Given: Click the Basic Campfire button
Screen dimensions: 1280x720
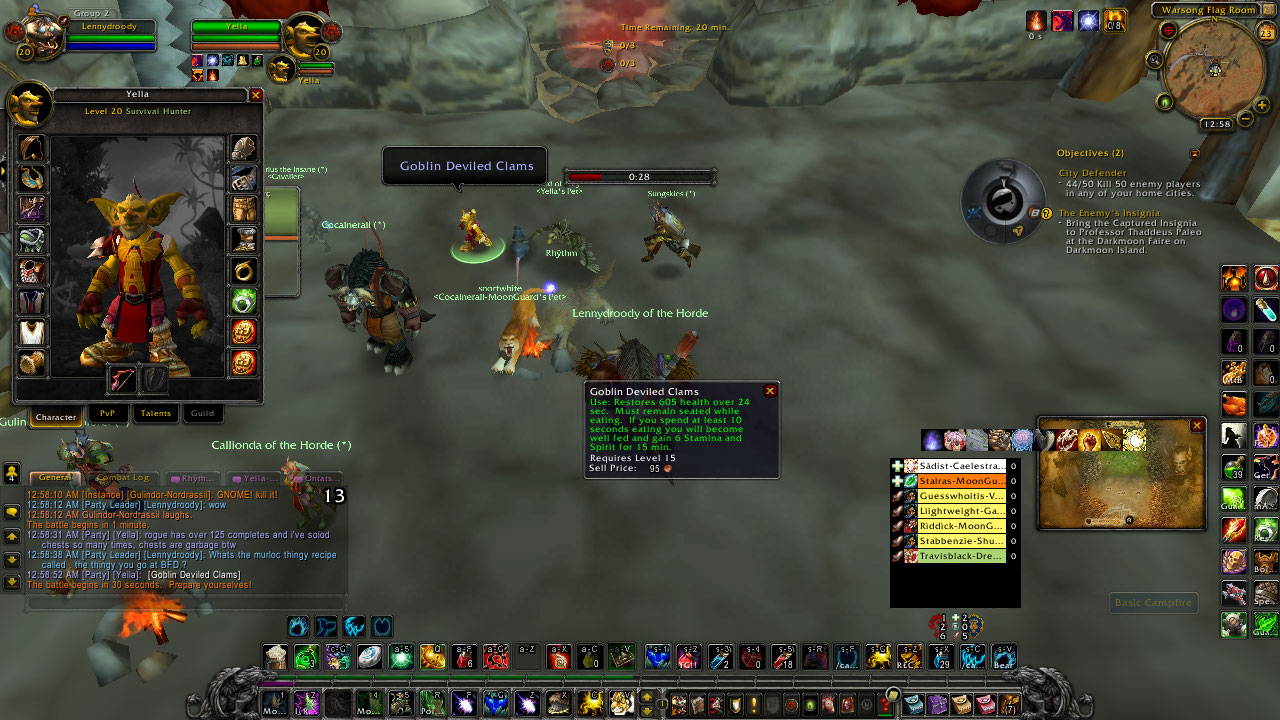Looking at the screenshot, I should point(1154,603).
